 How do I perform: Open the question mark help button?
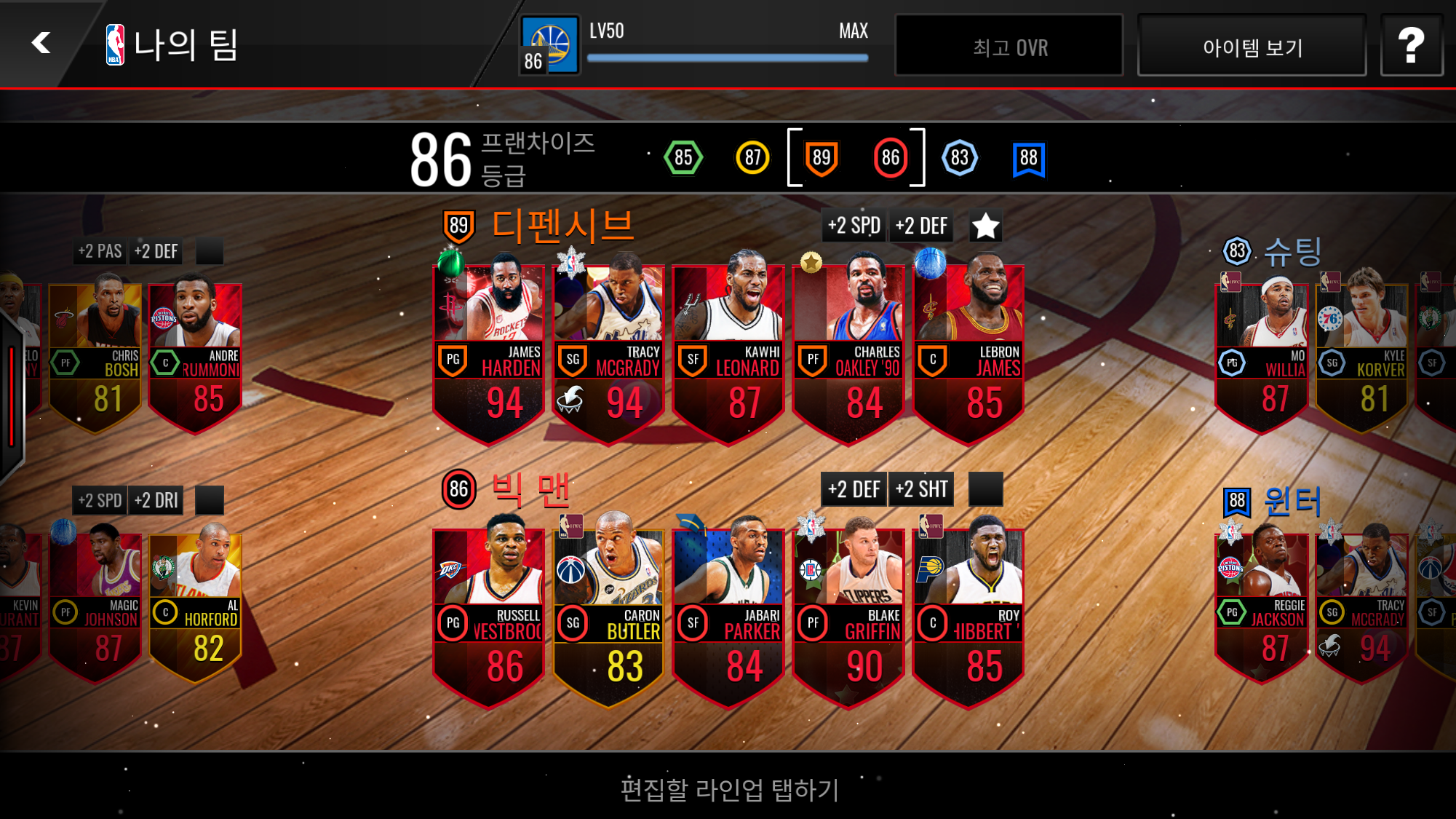[x=1411, y=46]
